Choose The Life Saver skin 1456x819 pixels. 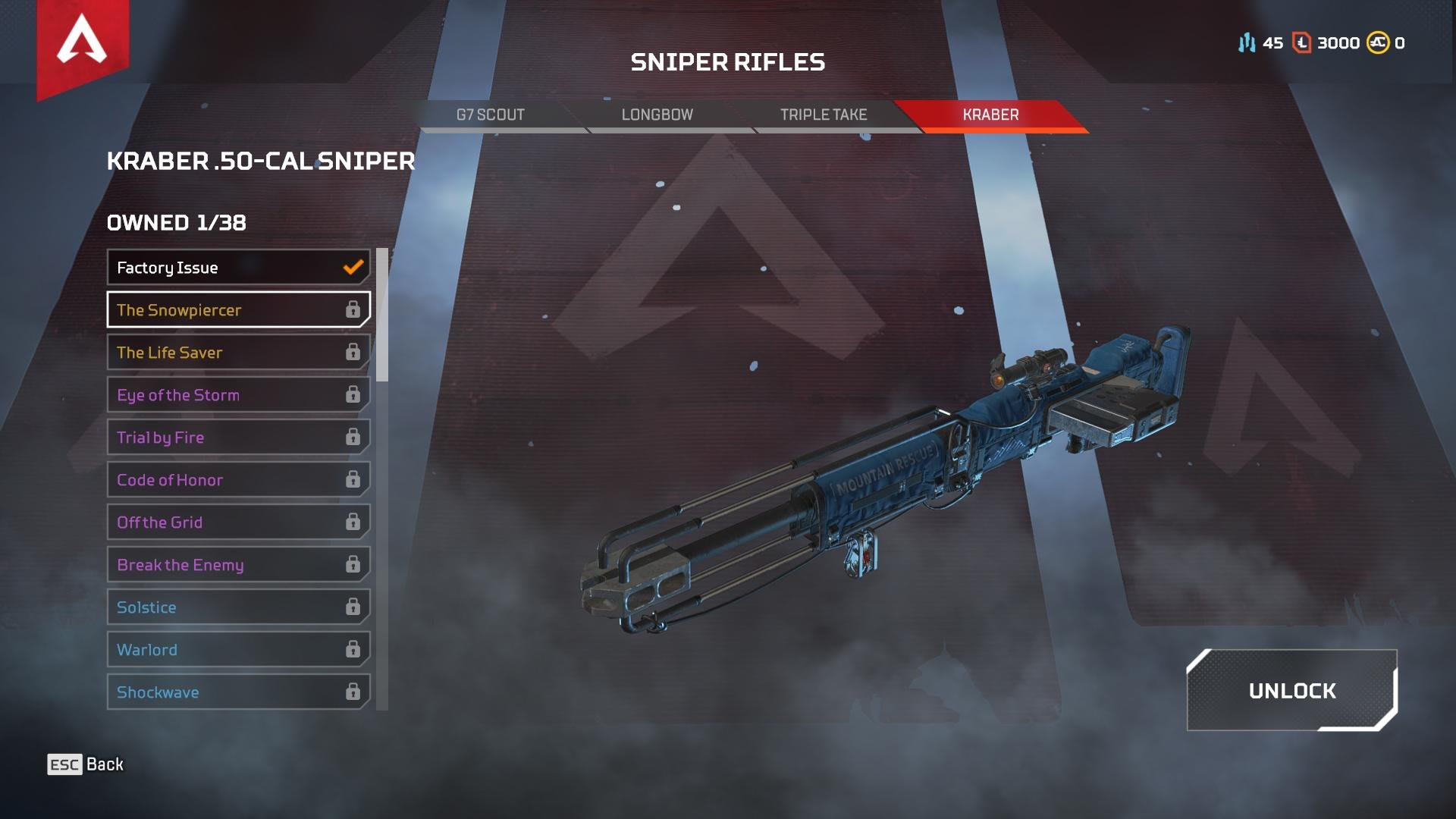tap(238, 353)
